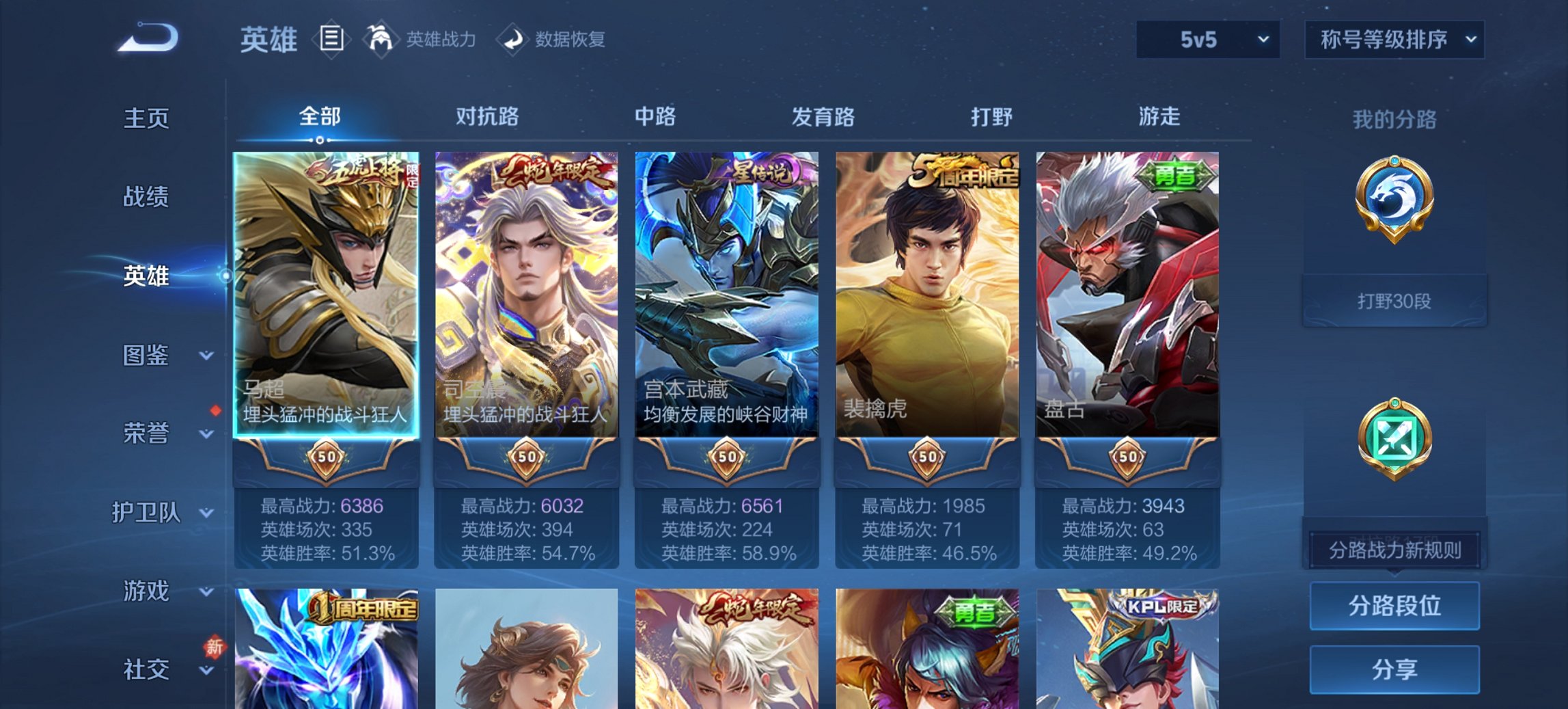Expand the 图鉴 sidebar section

pos(152,356)
